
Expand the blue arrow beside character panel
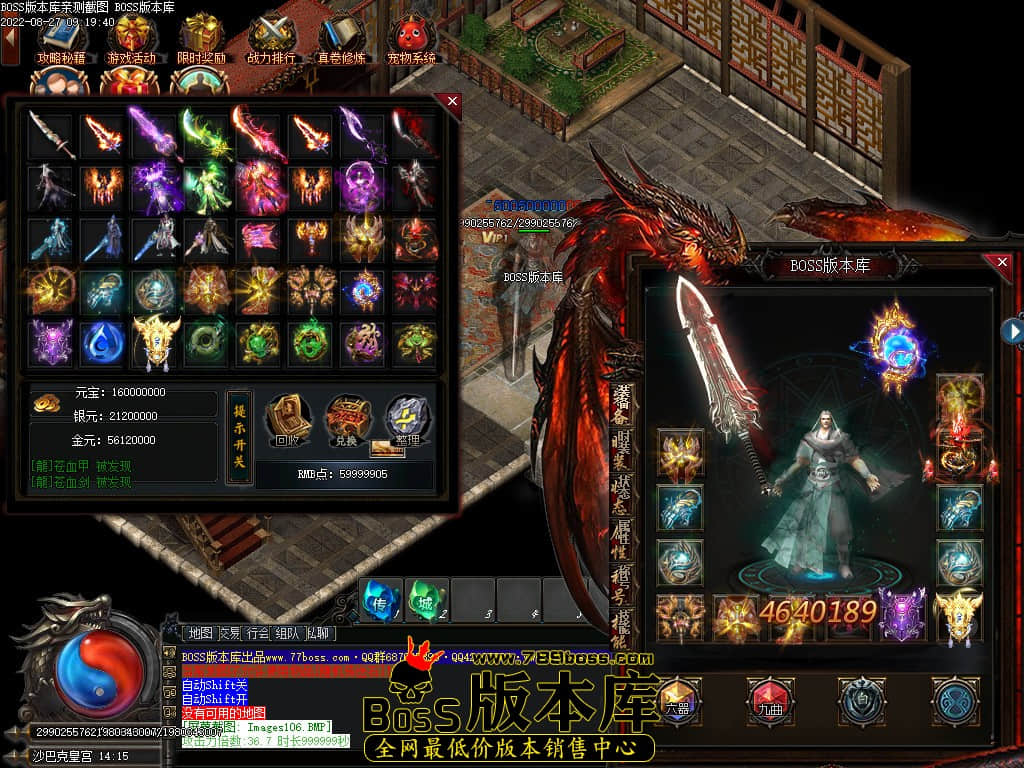(x=1014, y=330)
